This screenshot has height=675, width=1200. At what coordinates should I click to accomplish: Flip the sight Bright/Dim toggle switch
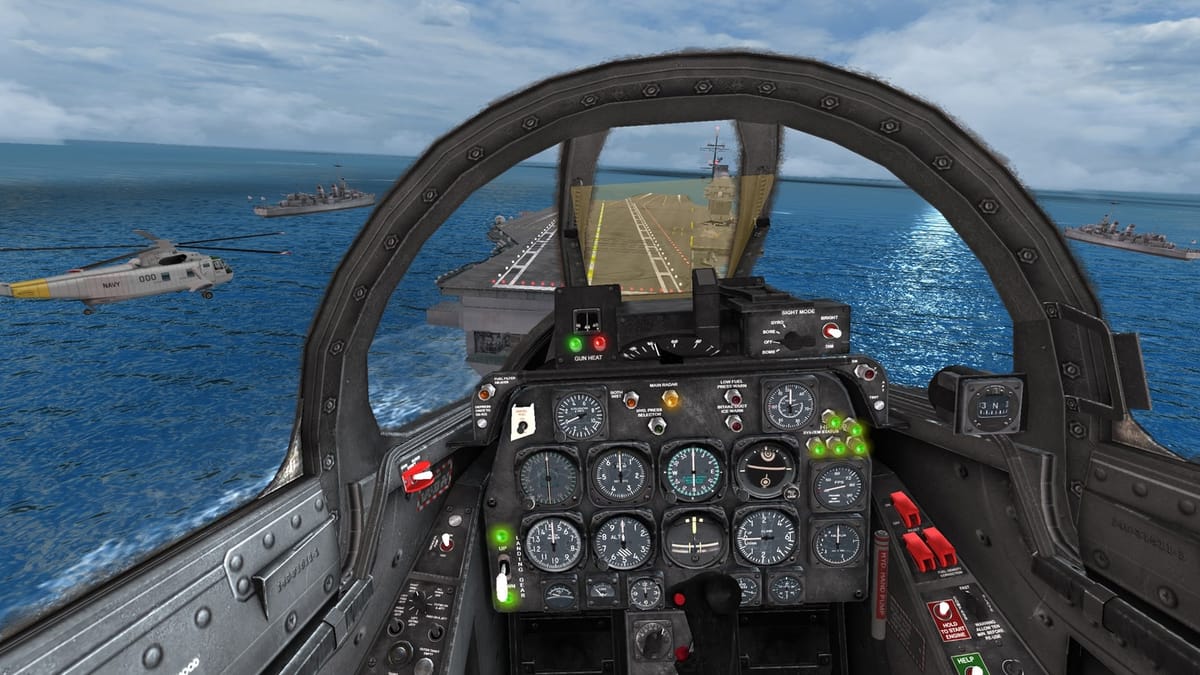coord(830,330)
